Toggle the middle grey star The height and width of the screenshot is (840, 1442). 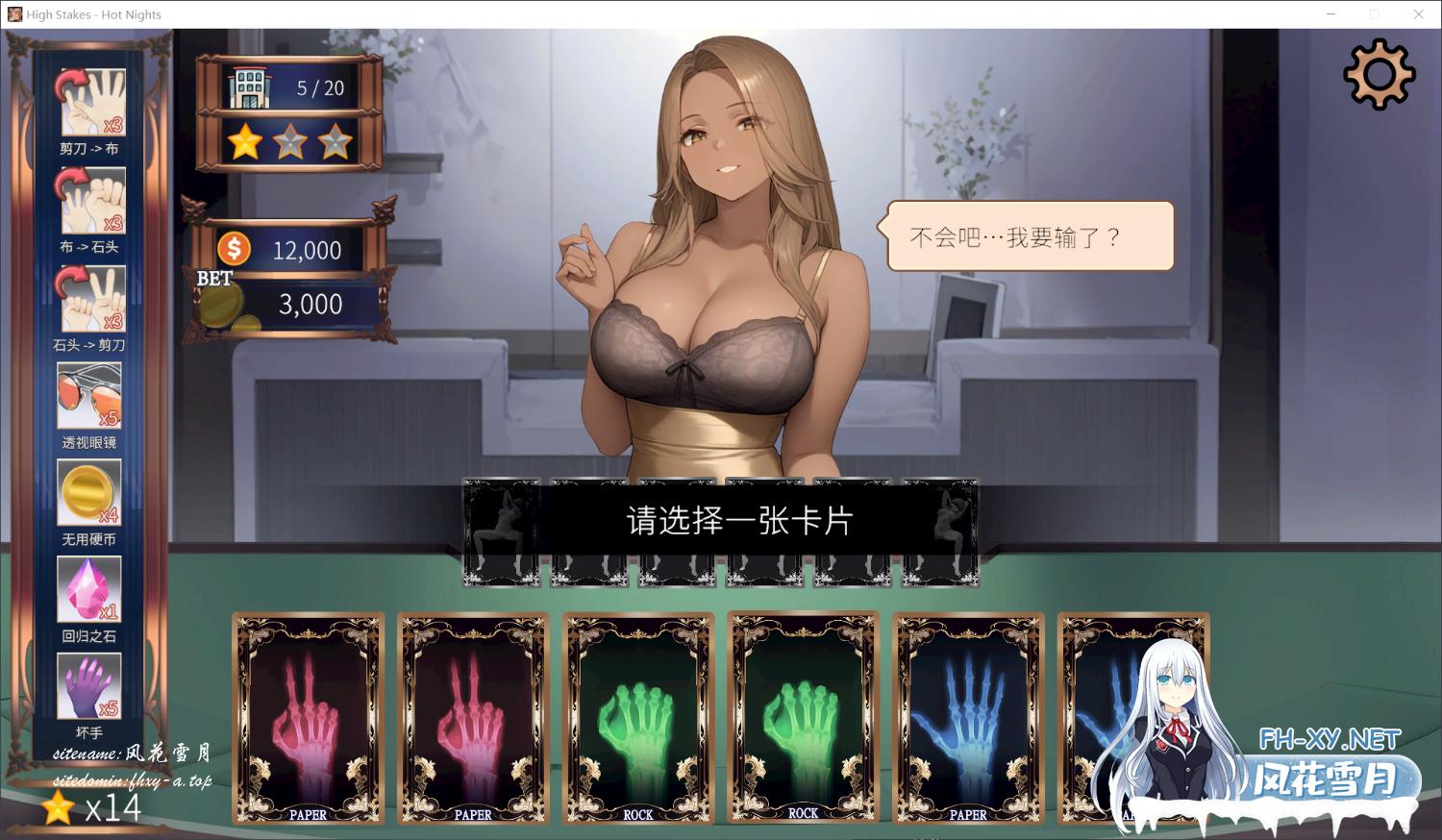click(290, 141)
